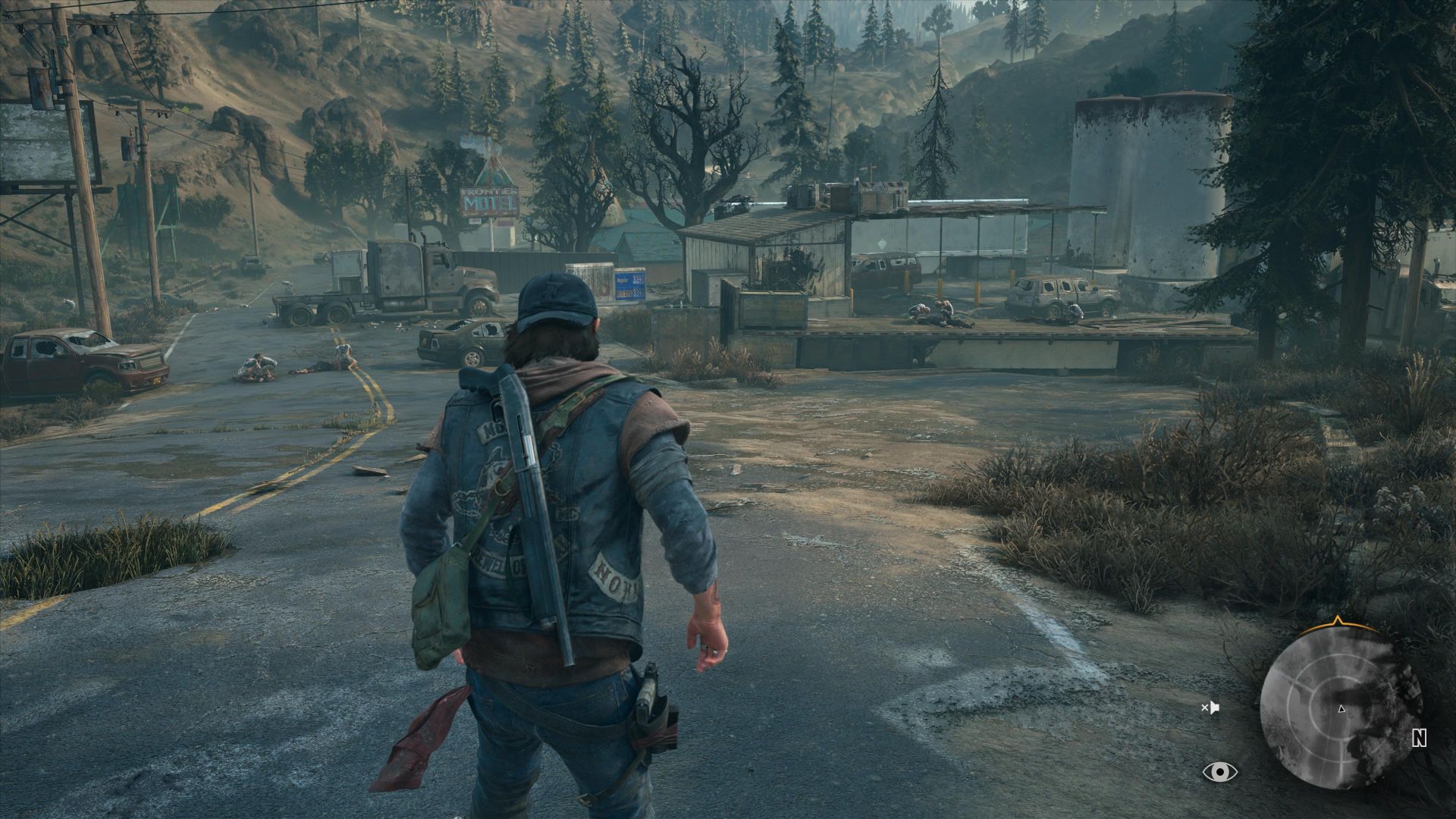Click the muted speaker noise icon

(x=1210, y=708)
